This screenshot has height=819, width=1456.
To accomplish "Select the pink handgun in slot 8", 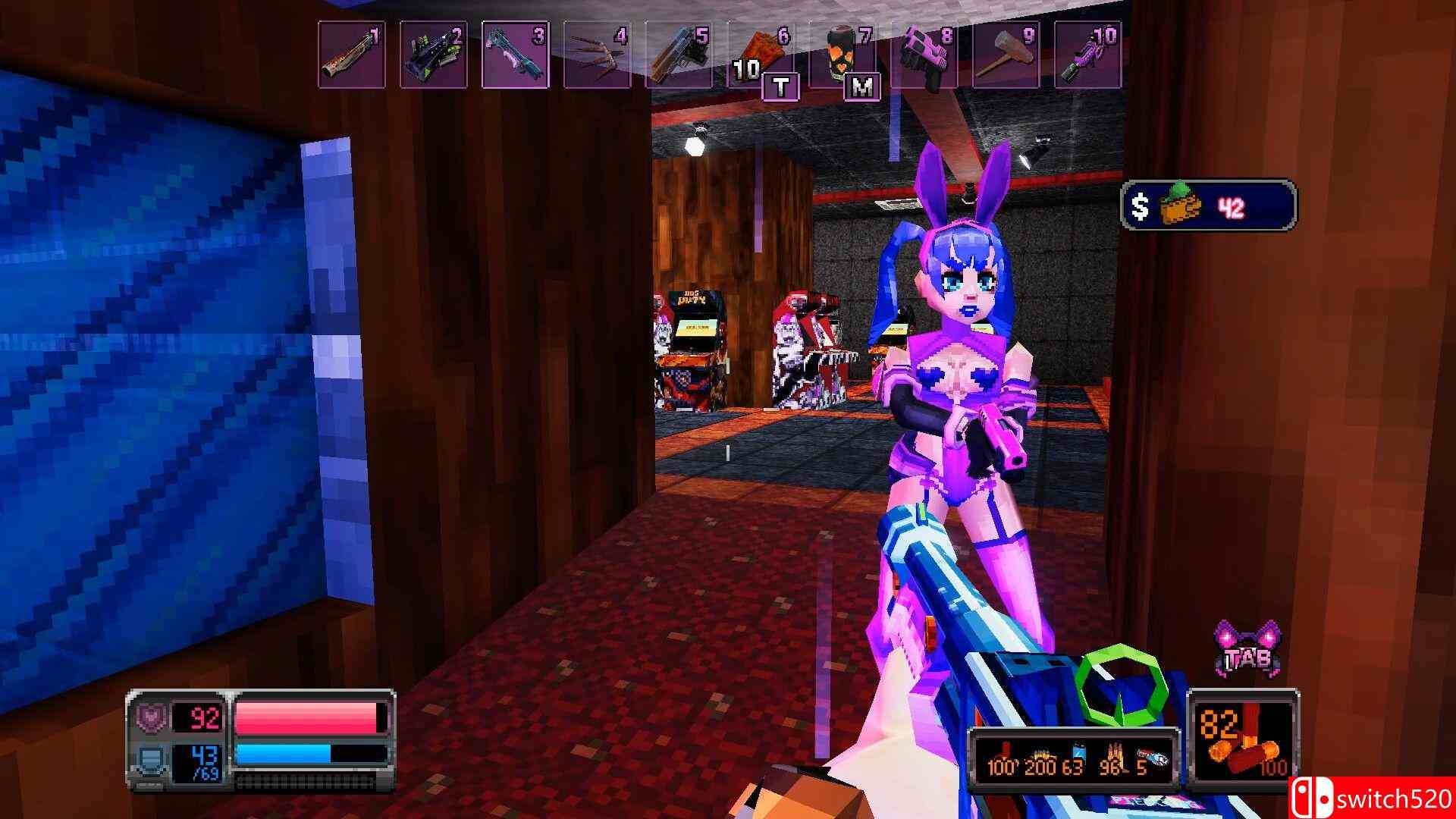I will pyautogui.click(x=924, y=53).
